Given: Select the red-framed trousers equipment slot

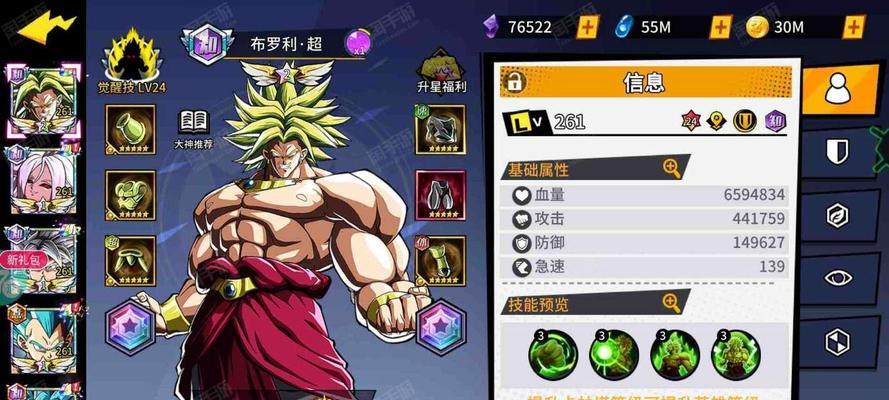Looking at the screenshot, I should coord(440,195).
